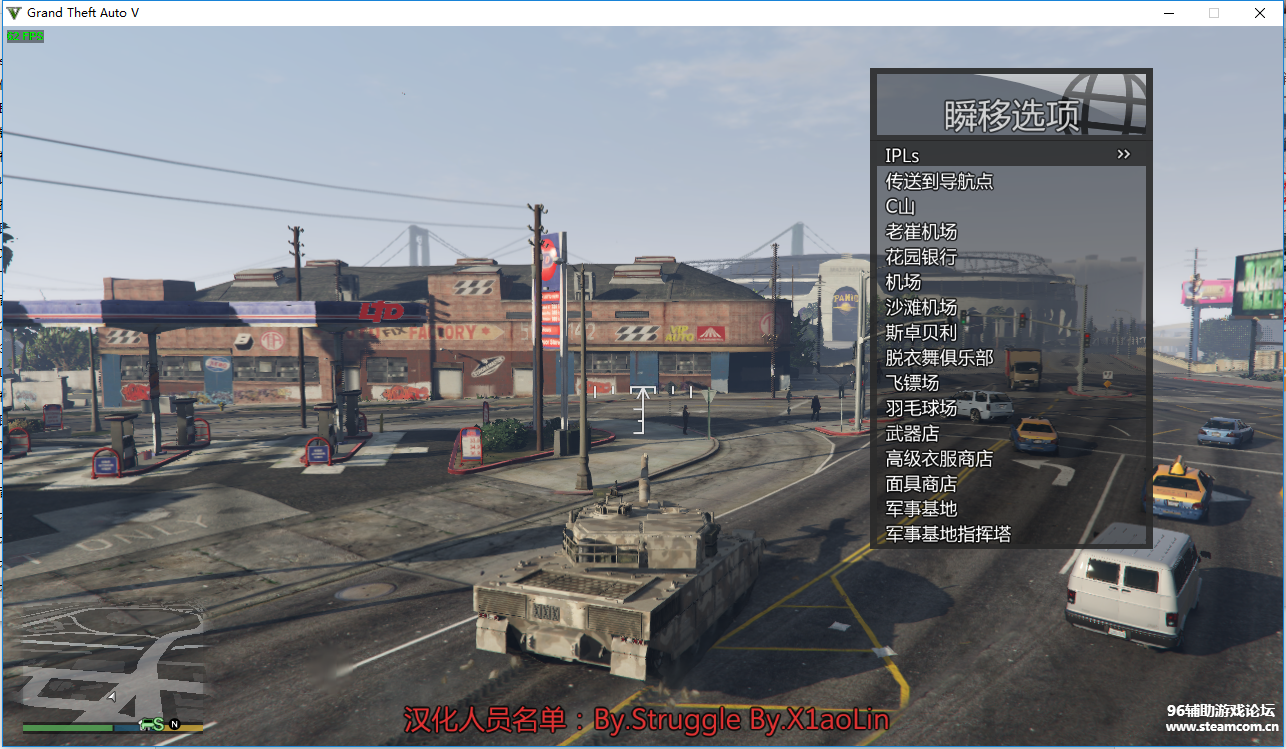Viewport: 1286px width, 749px height.
Task: Close the Grand Theft Auto V window
Action: [x=1260, y=13]
